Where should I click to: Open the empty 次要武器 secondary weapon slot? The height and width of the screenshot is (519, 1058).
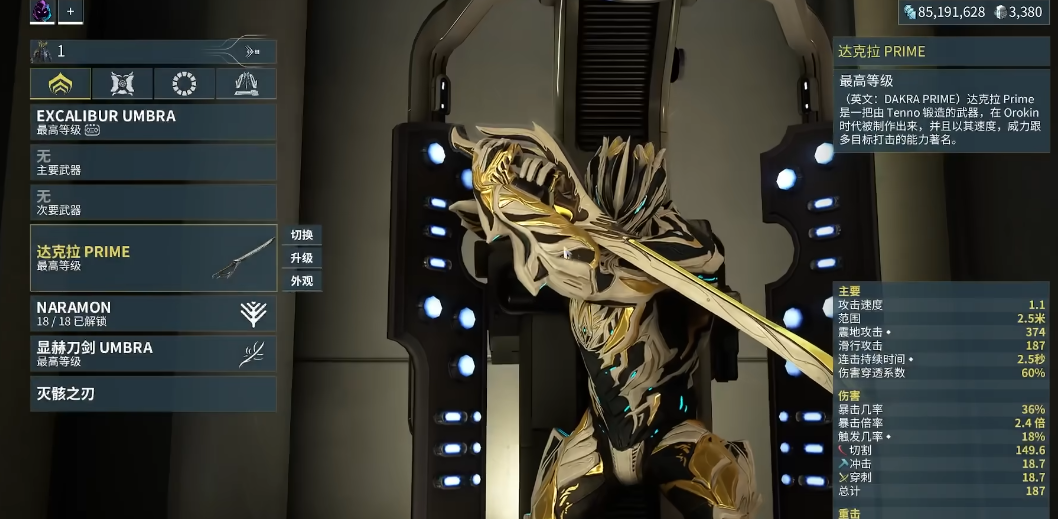(x=153, y=202)
